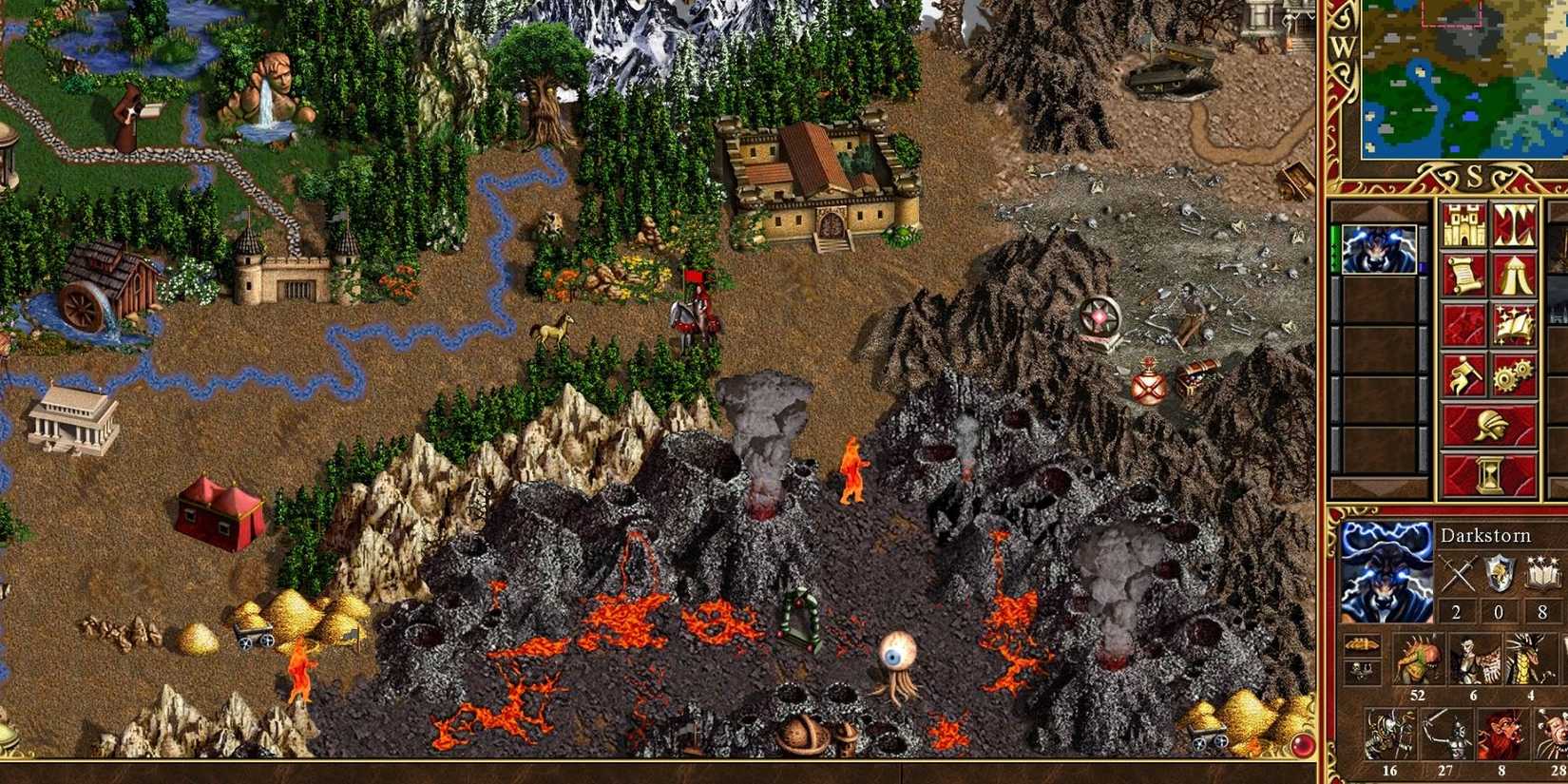1568x784 pixels.
Task: End the turn using the hourglass button
Action: [1490, 472]
